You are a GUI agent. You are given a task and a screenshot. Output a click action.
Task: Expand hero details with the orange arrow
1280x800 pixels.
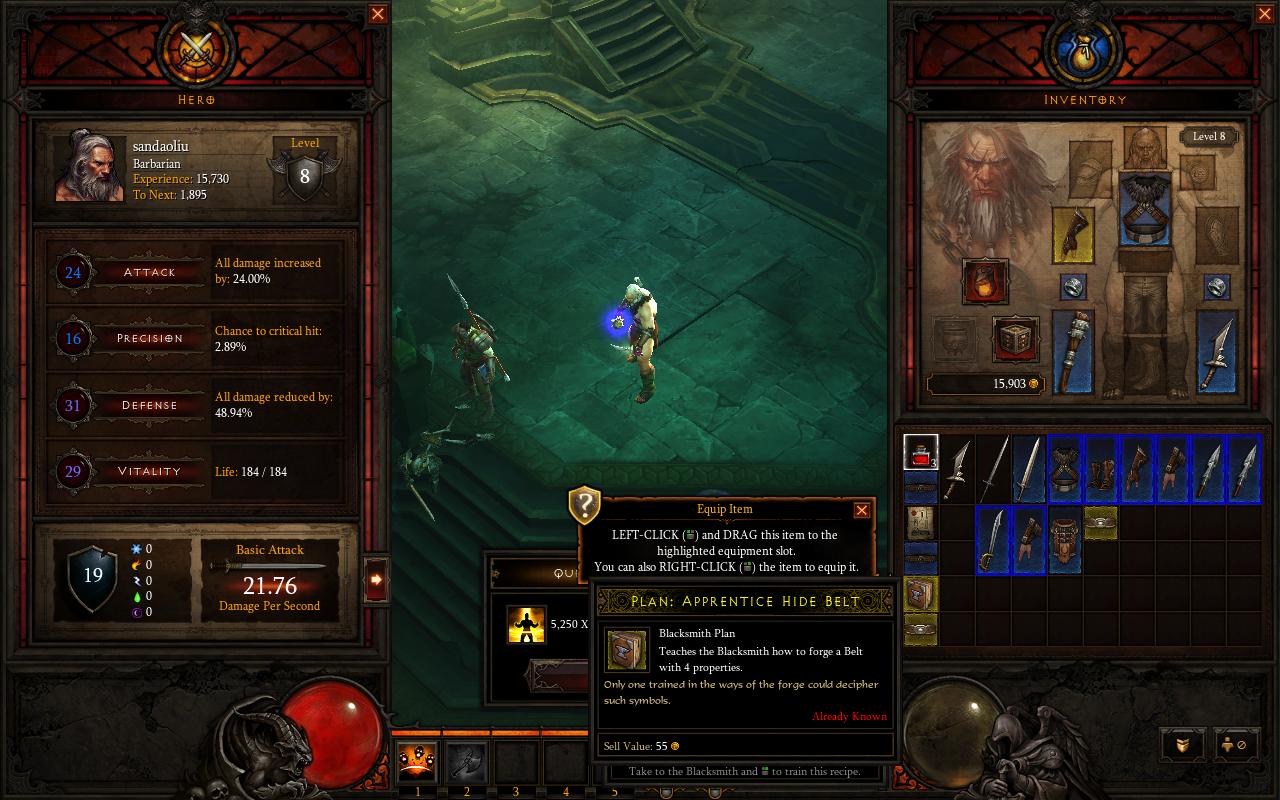(x=376, y=579)
